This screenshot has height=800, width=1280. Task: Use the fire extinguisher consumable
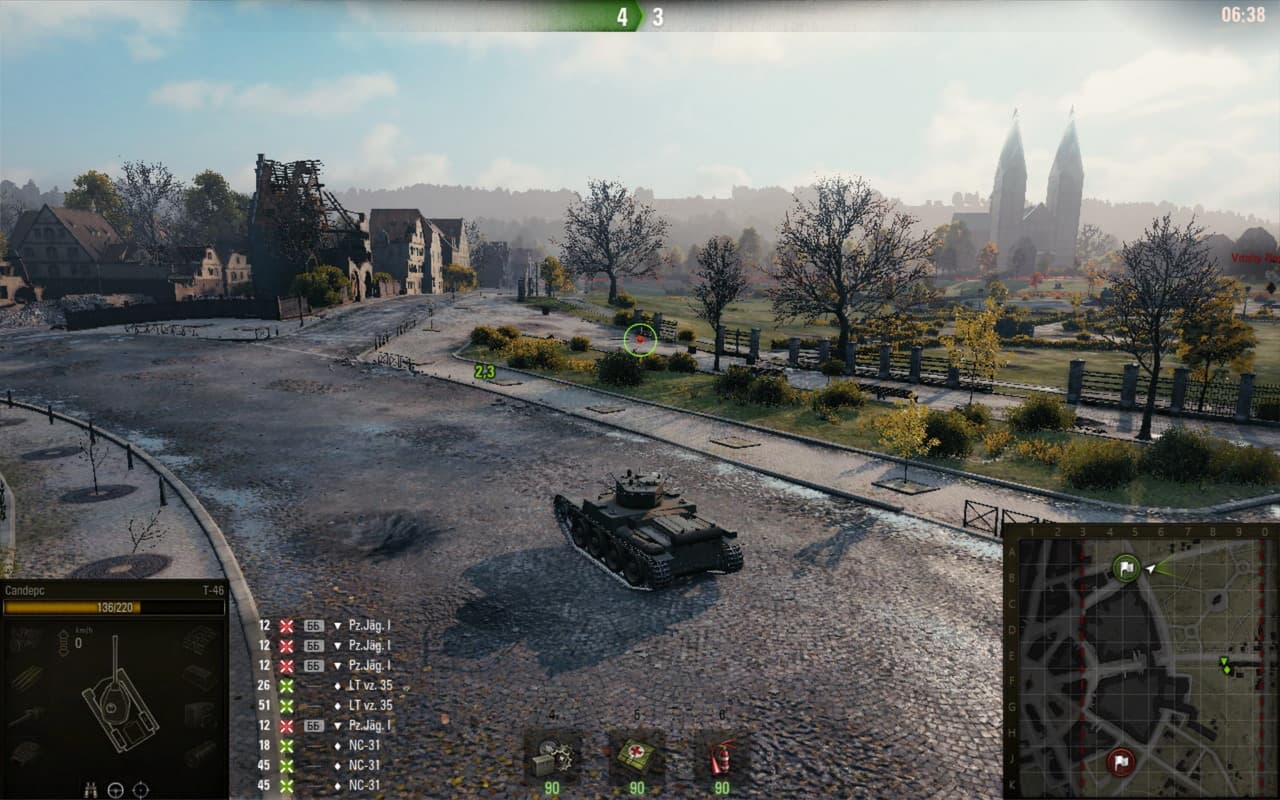(x=721, y=755)
